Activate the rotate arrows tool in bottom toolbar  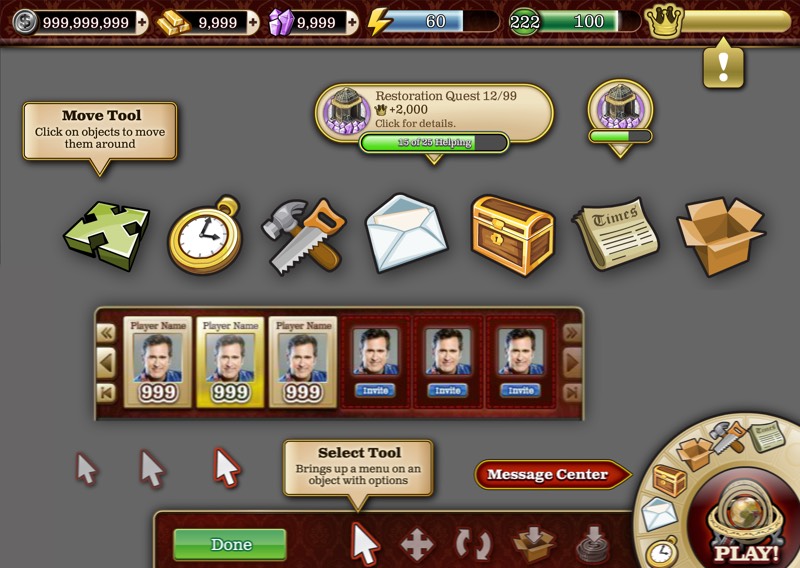[473, 545]
